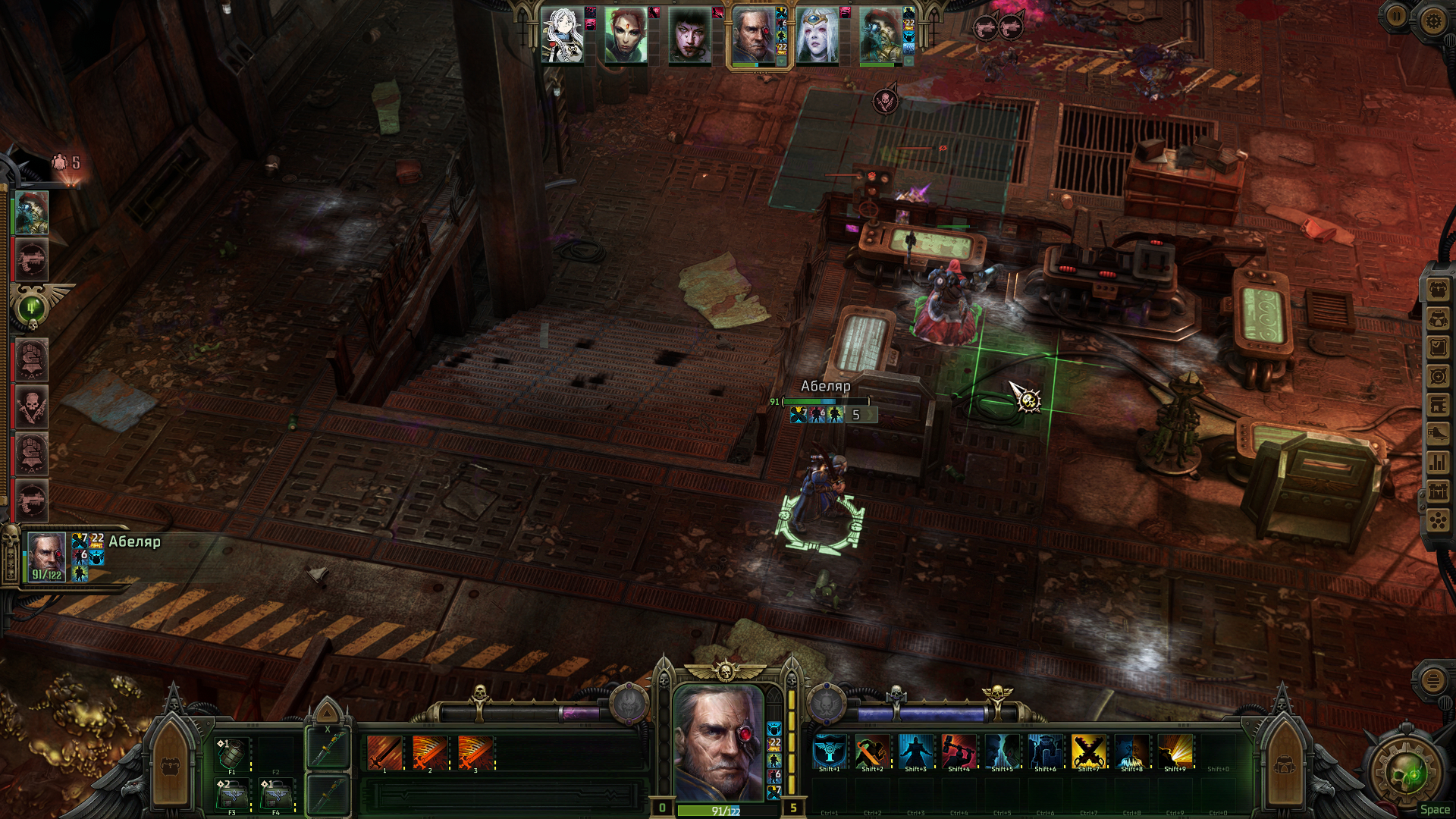The height and width of the screenshot is (819, 1456).
Task: Select the dark-haired pale woman portrait
Action: (x=689, y=36)
